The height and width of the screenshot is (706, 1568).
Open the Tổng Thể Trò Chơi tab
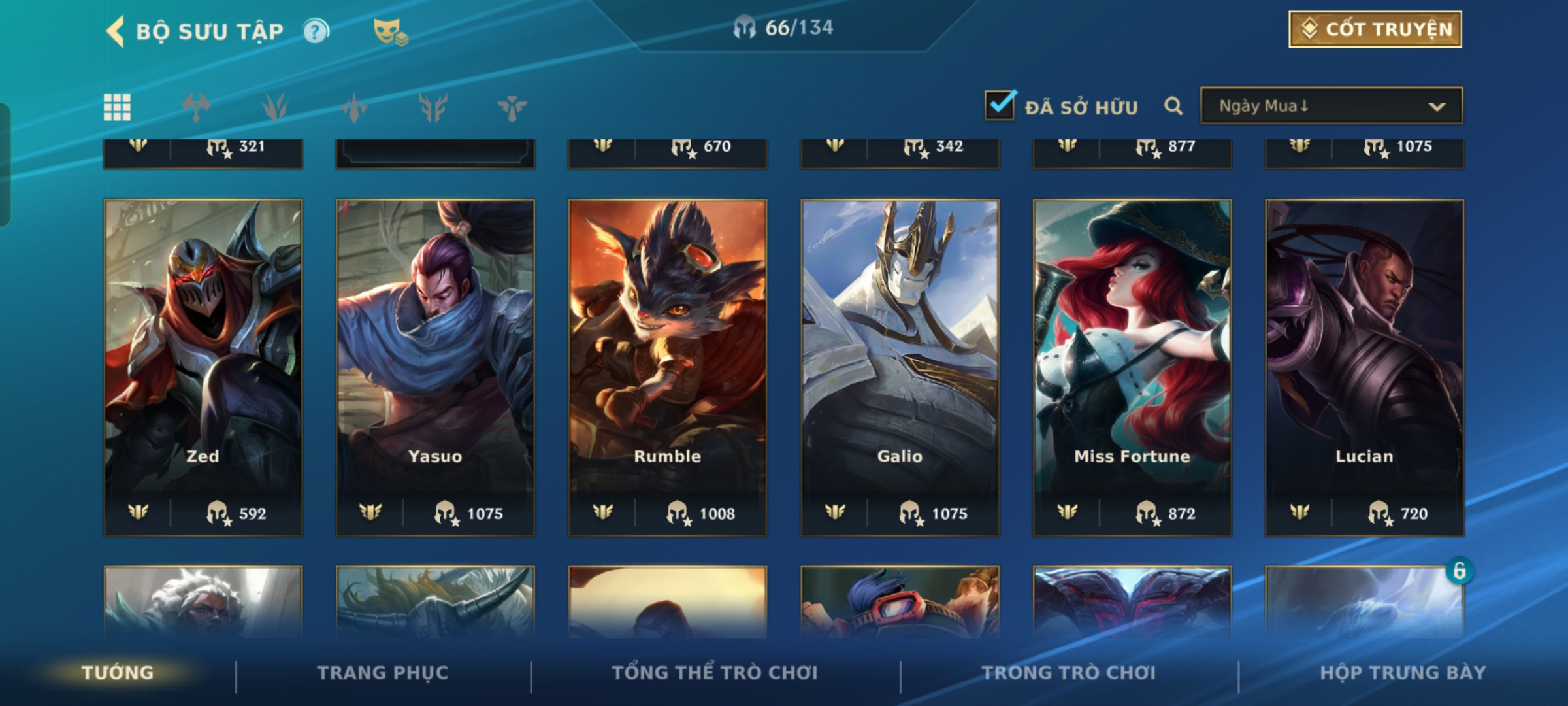coord(715,673)
